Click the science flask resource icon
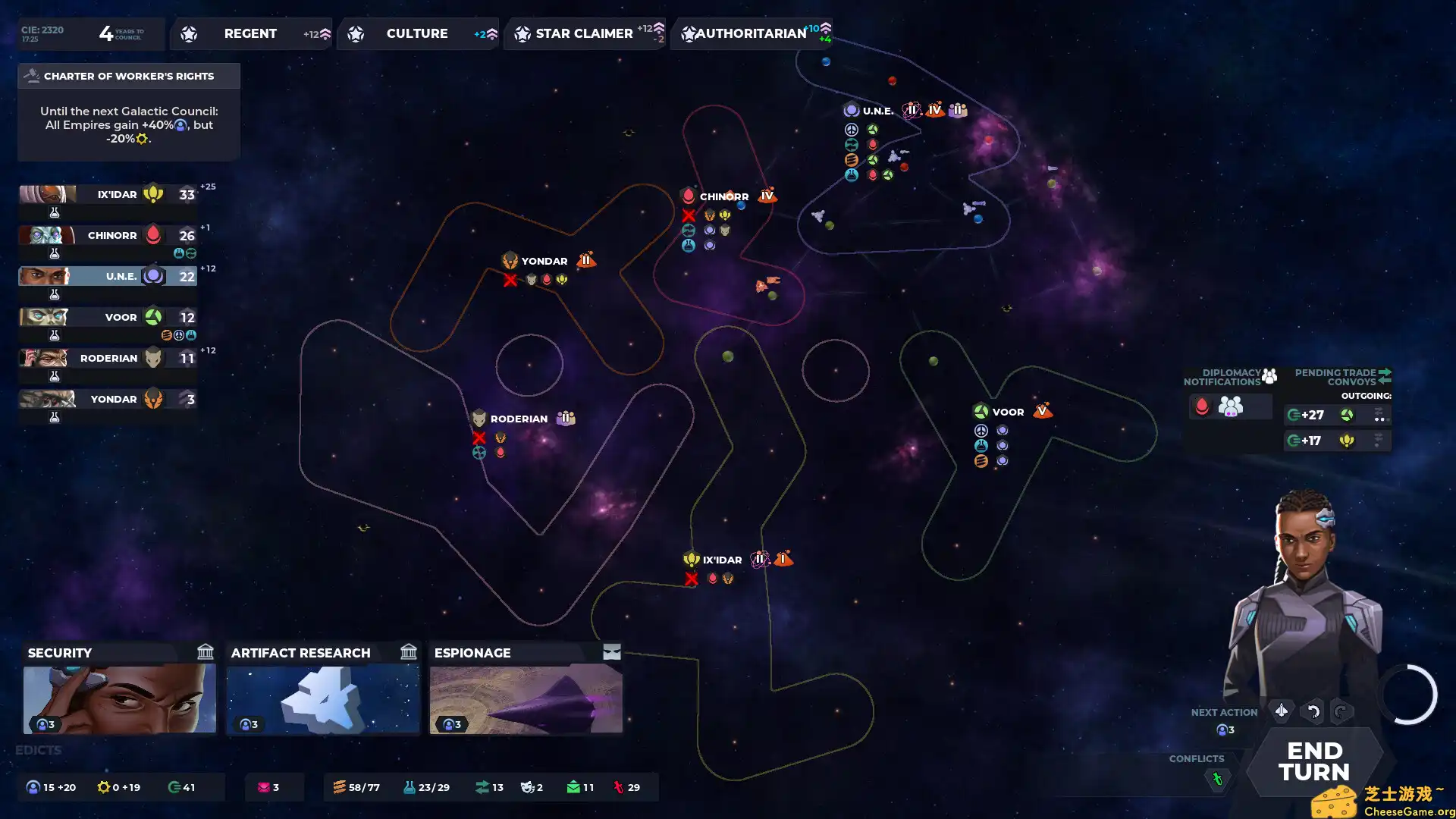The image size is (1456, 819). [x=409, y=787]
